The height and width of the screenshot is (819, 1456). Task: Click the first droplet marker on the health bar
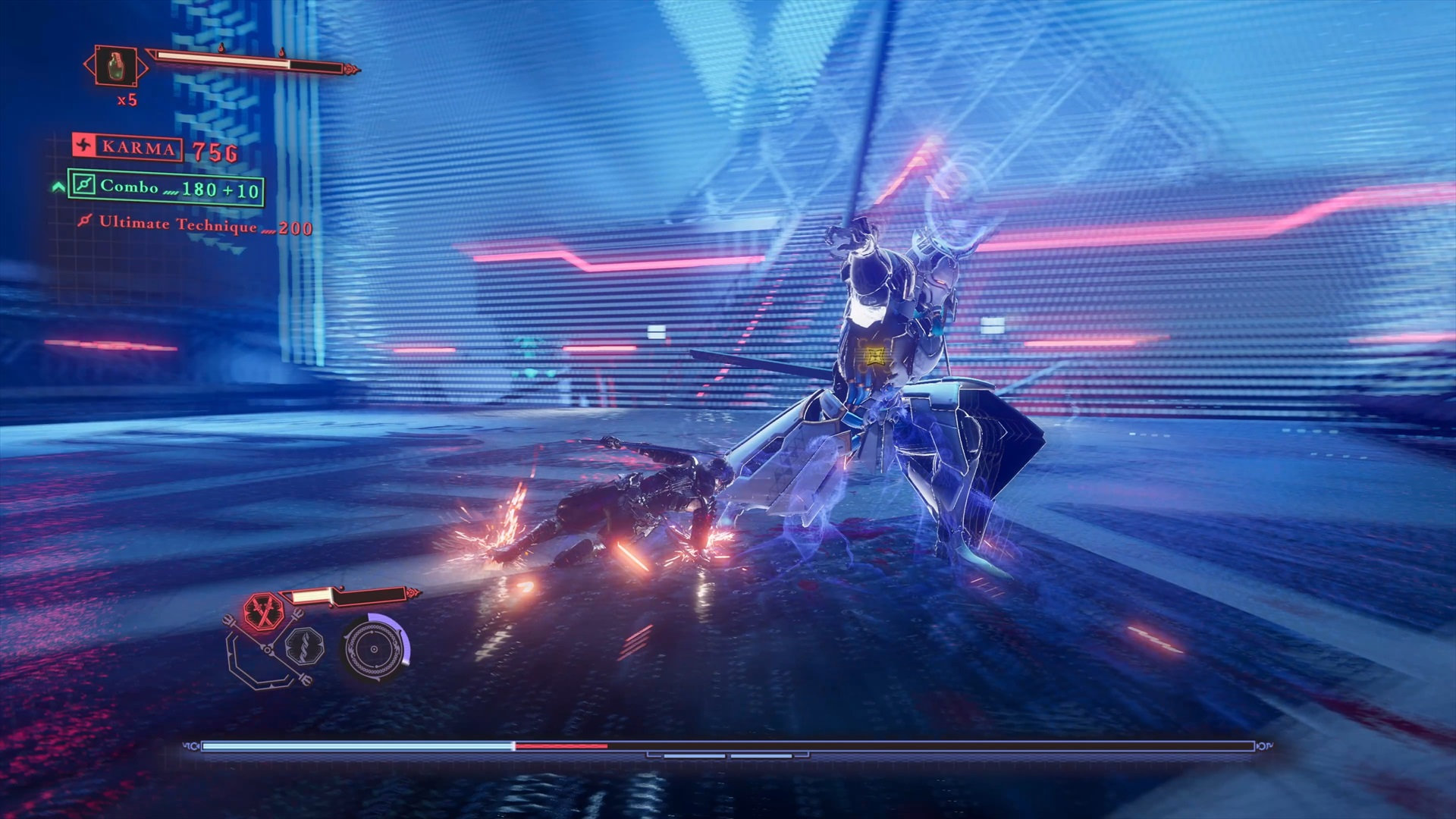point(222,49)
